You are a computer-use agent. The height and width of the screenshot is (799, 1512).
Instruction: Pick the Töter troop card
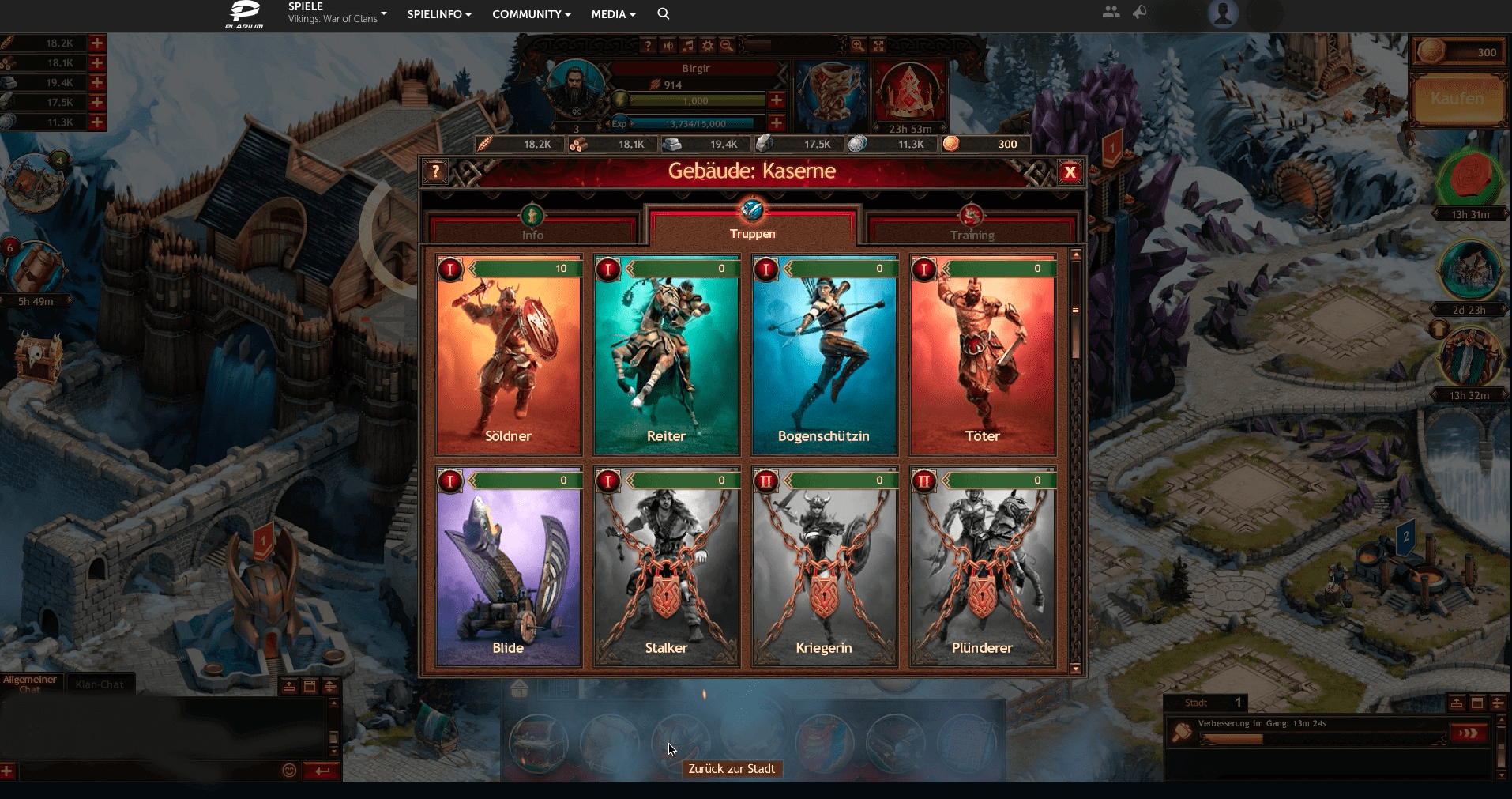[983, 356]
